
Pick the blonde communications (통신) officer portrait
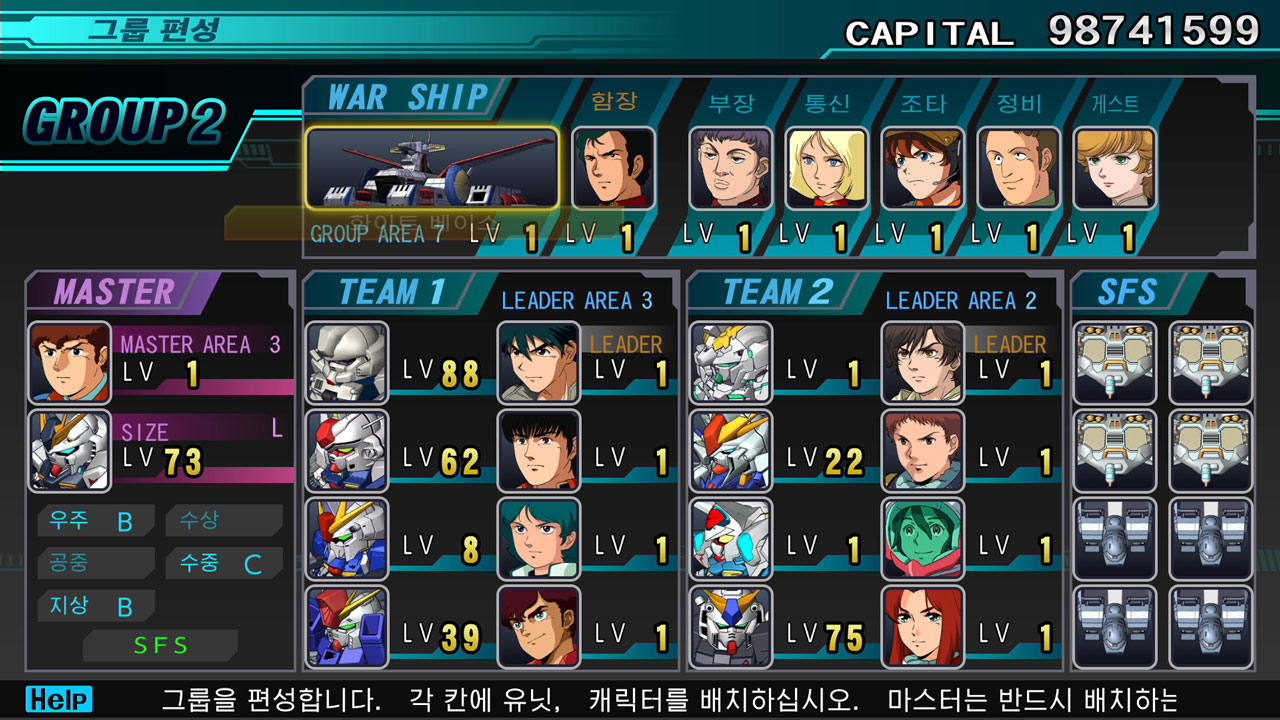pos(826,168)
